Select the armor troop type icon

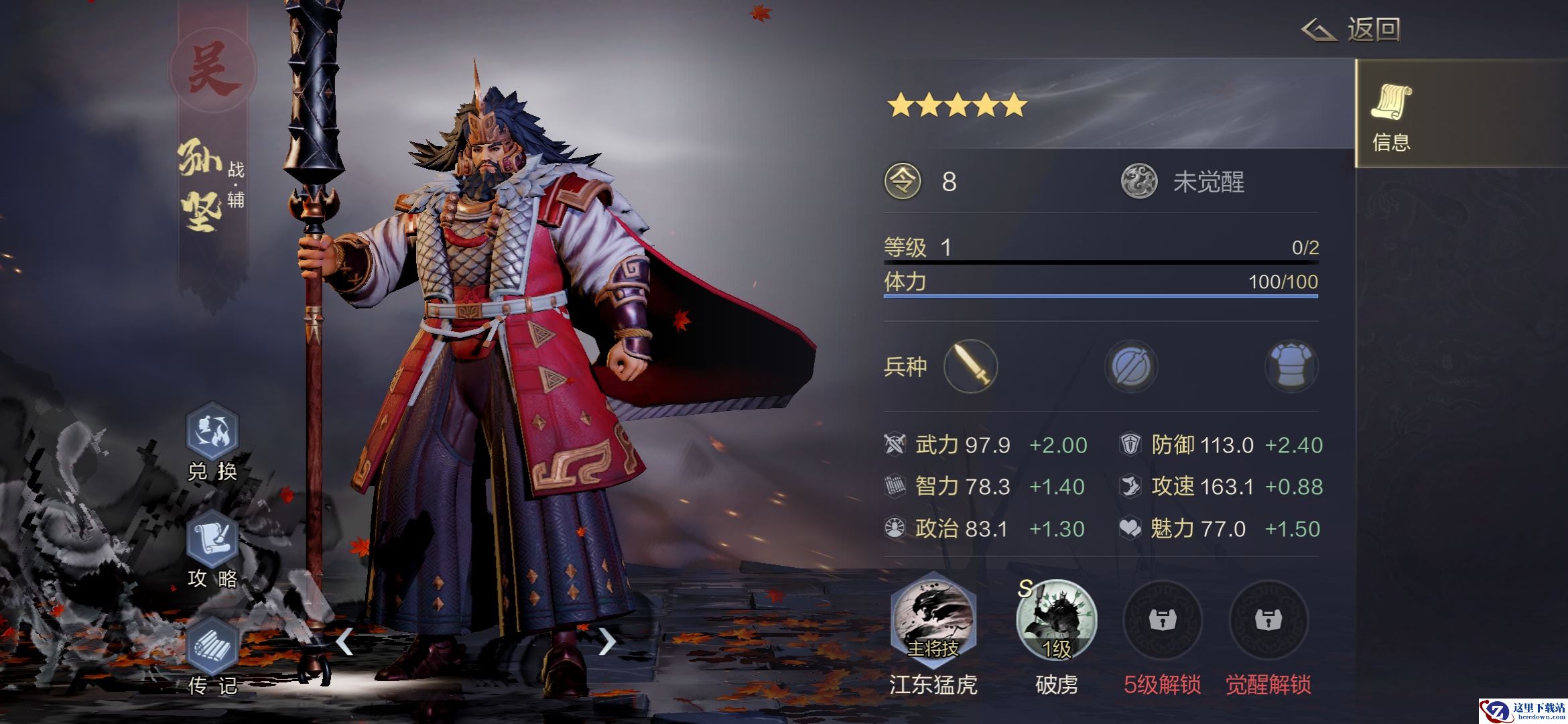pyautogui.click(x=1291, y=366)
